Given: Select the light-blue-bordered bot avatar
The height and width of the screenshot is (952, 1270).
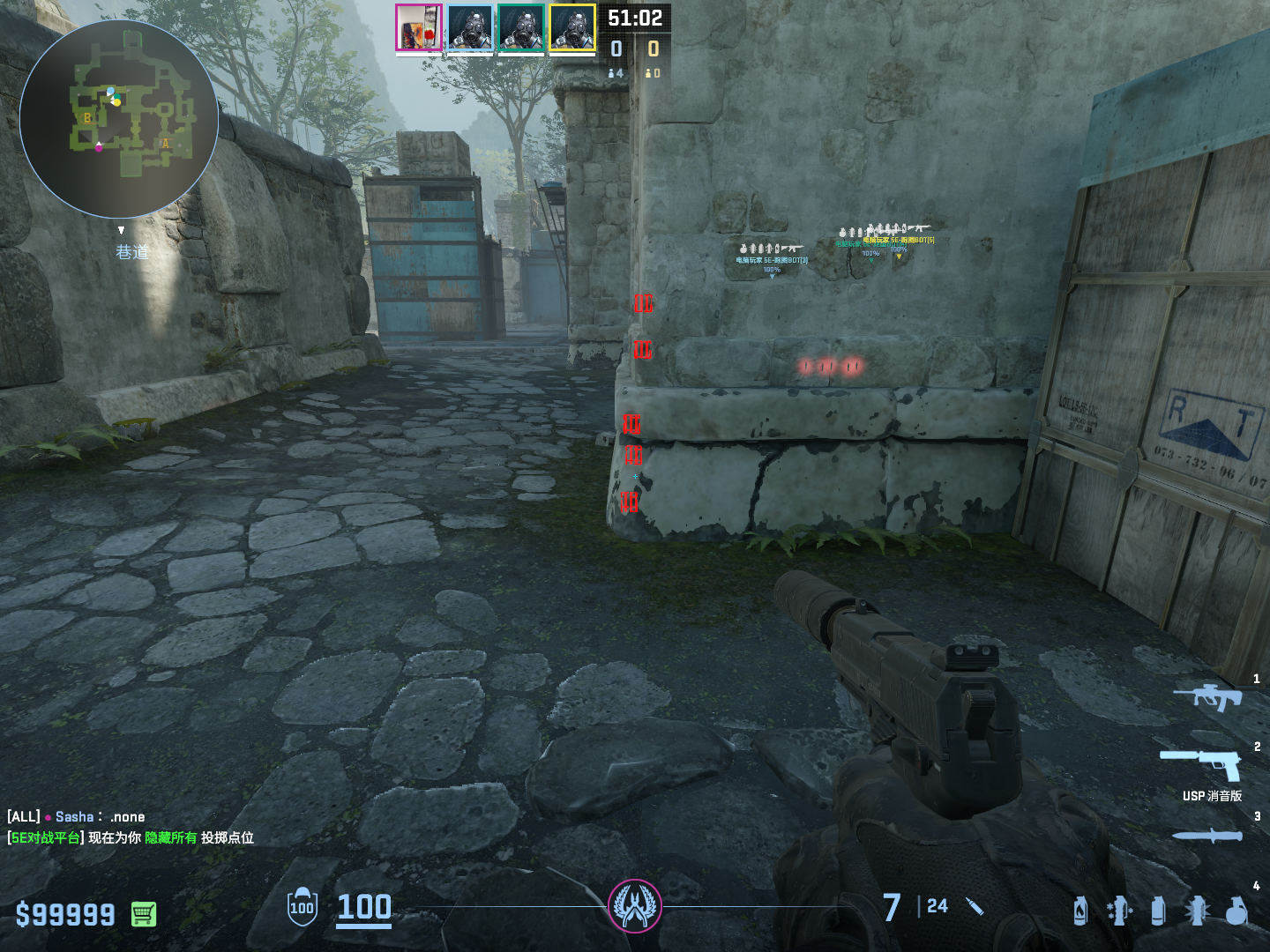Looking at the screenshot, I should pos(470,27).
